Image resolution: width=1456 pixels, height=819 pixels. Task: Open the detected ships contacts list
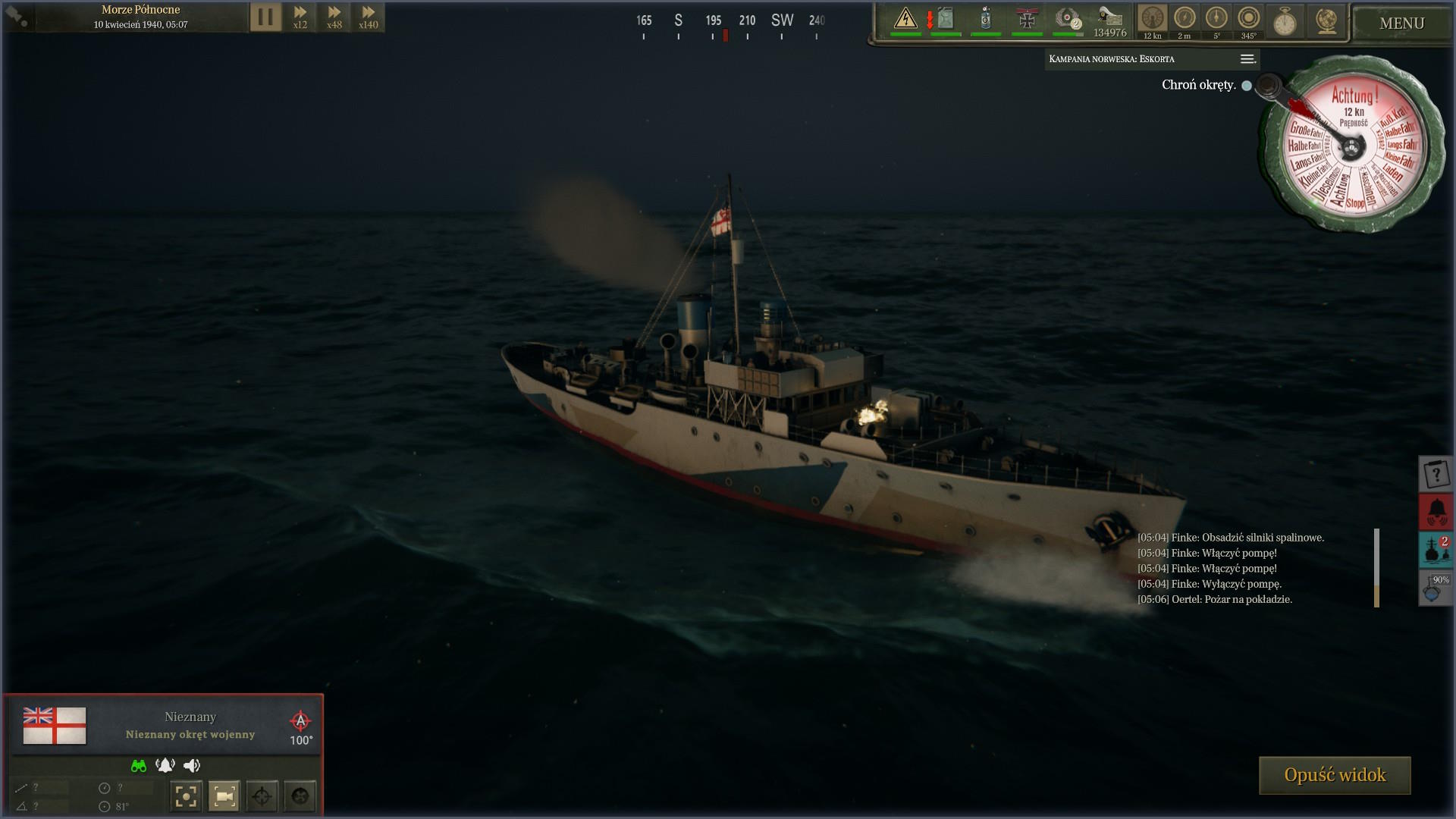point(1436,550)
